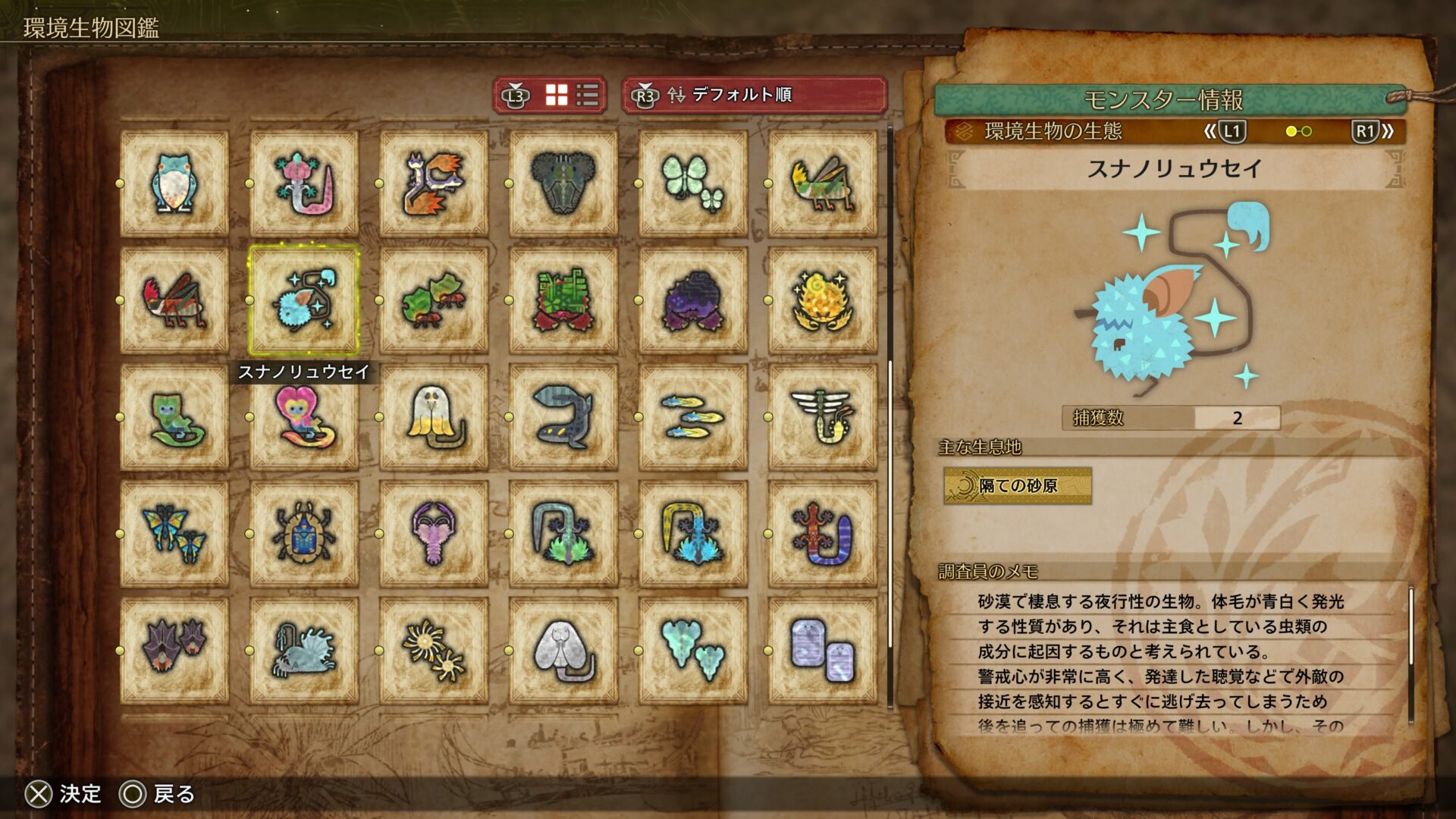The width and height of the screenshot is (1456, 819).
Task: Select the dragonfly creature tile
Action: tap(823, 417)
